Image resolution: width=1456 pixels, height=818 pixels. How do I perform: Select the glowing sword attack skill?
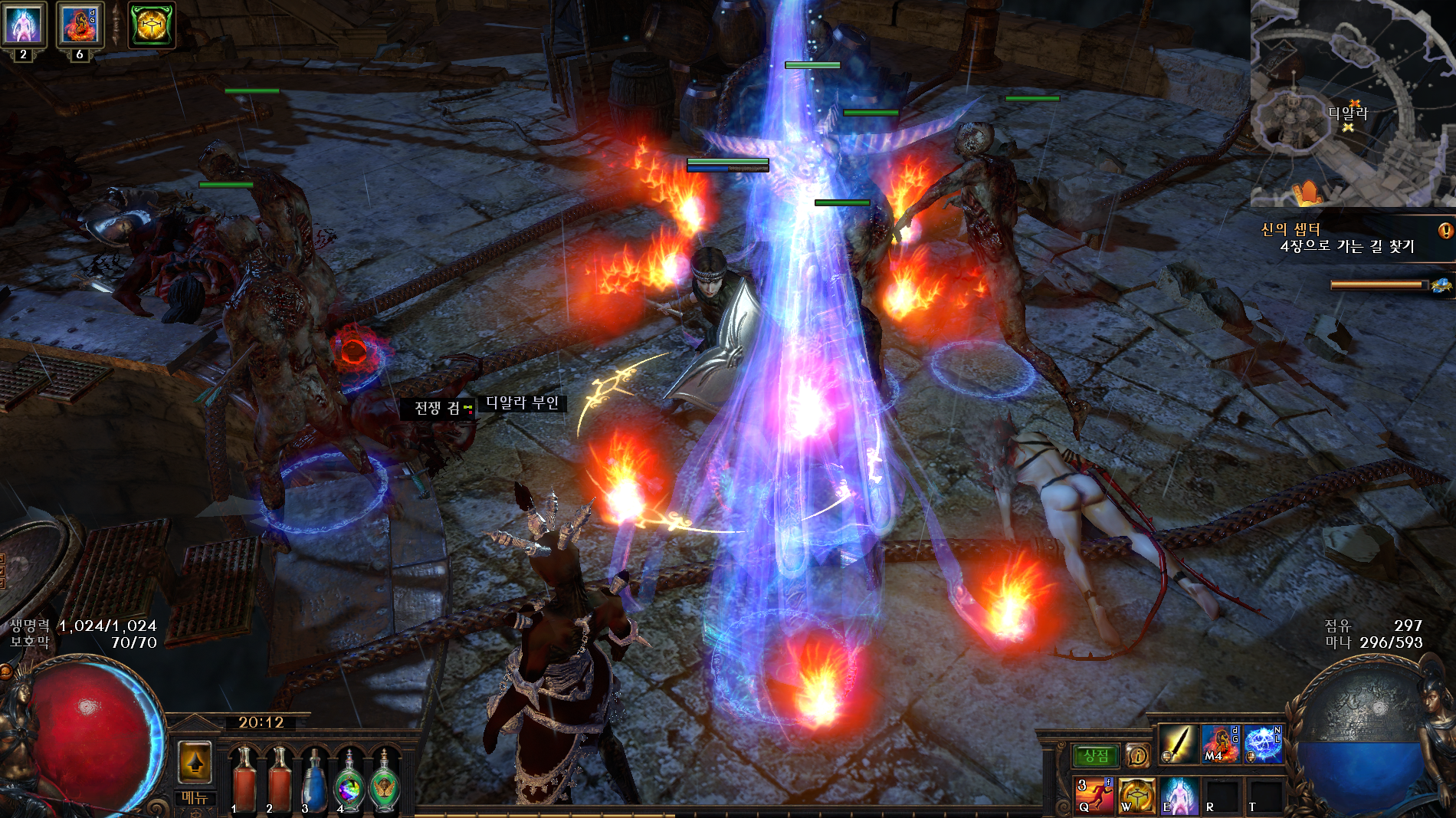pos(1178,744)
